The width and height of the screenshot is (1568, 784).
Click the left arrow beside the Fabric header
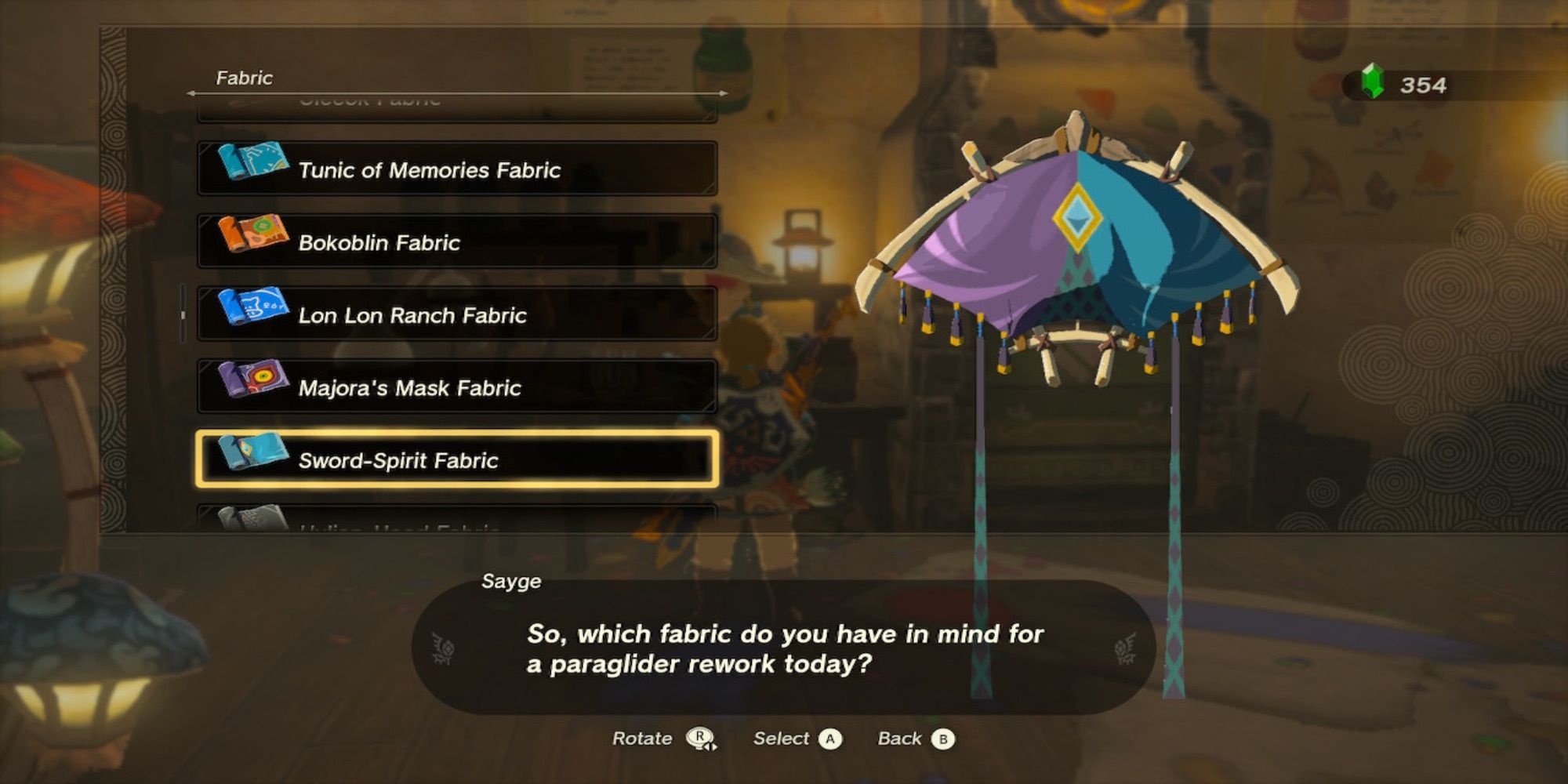tap(191, 92)
